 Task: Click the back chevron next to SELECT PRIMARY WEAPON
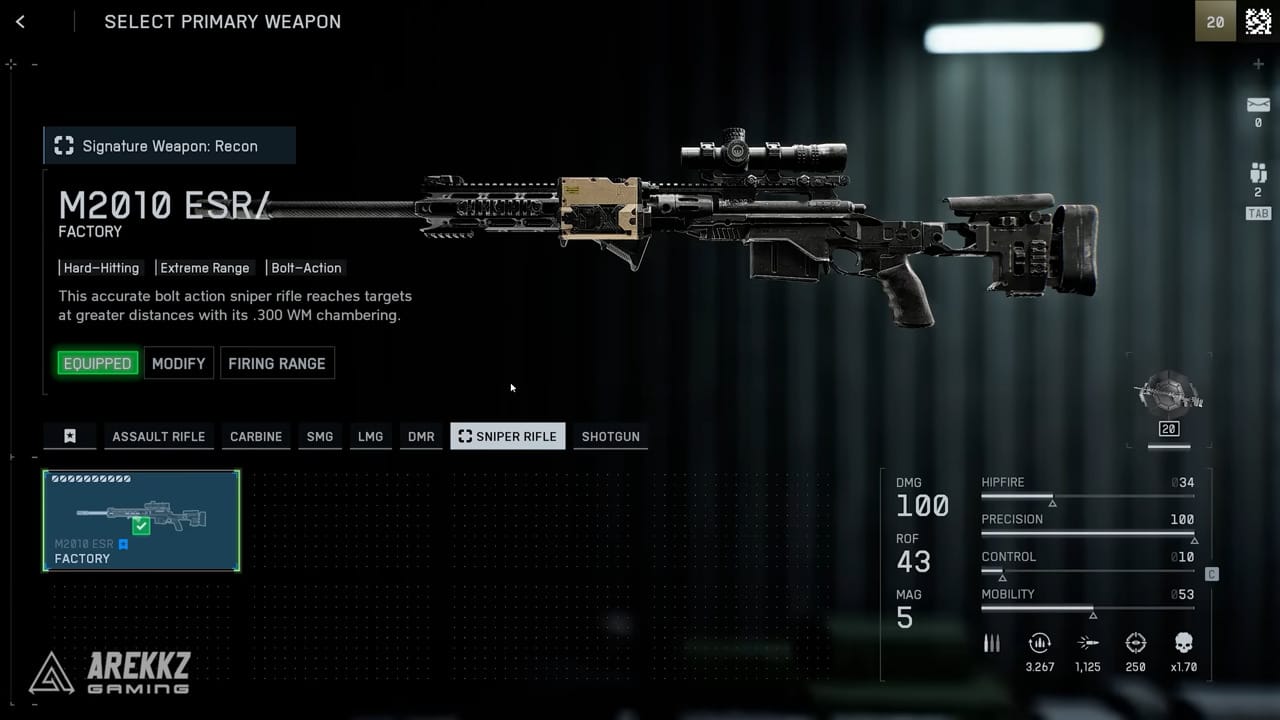[x=20, y=21]
